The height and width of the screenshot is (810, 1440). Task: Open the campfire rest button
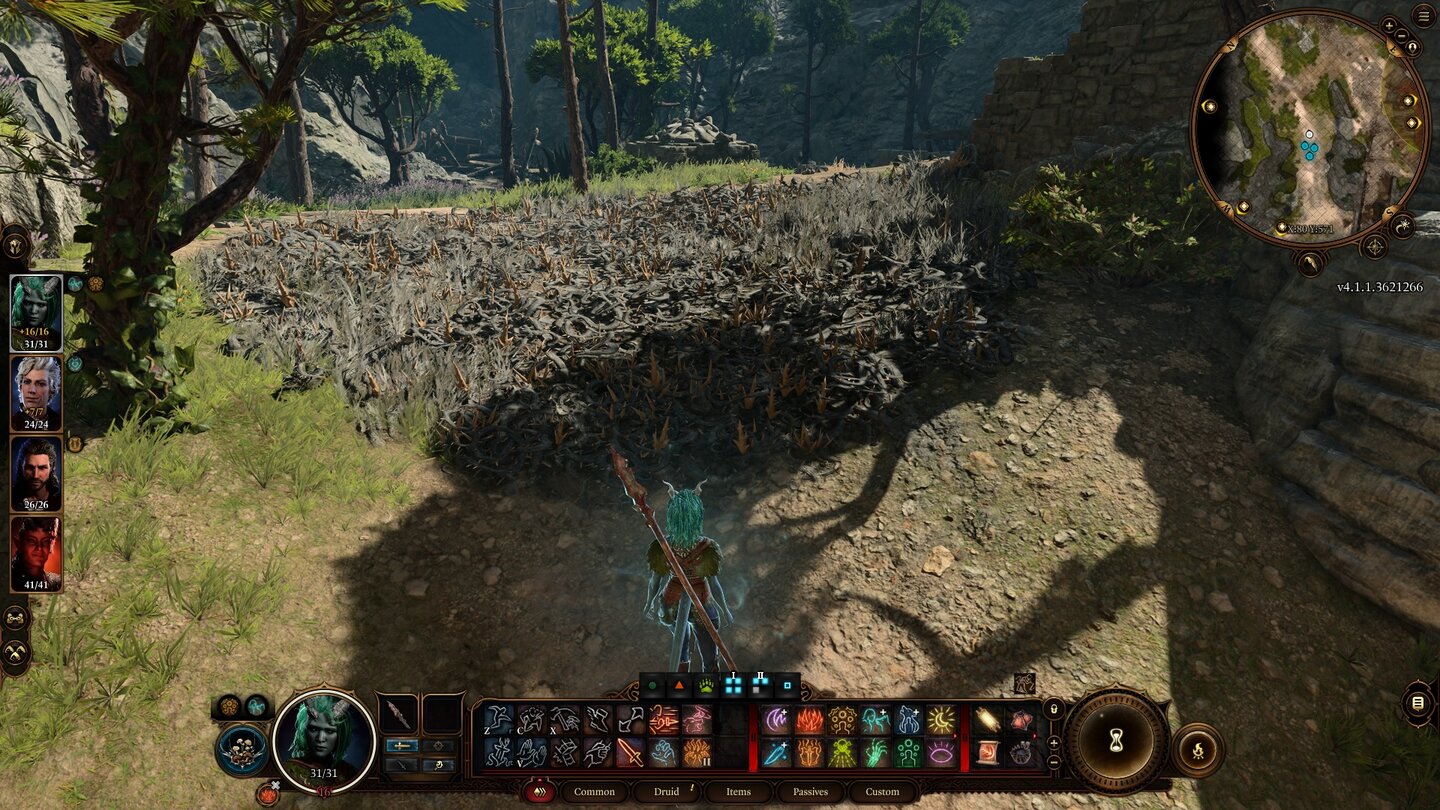(1197, 749)
